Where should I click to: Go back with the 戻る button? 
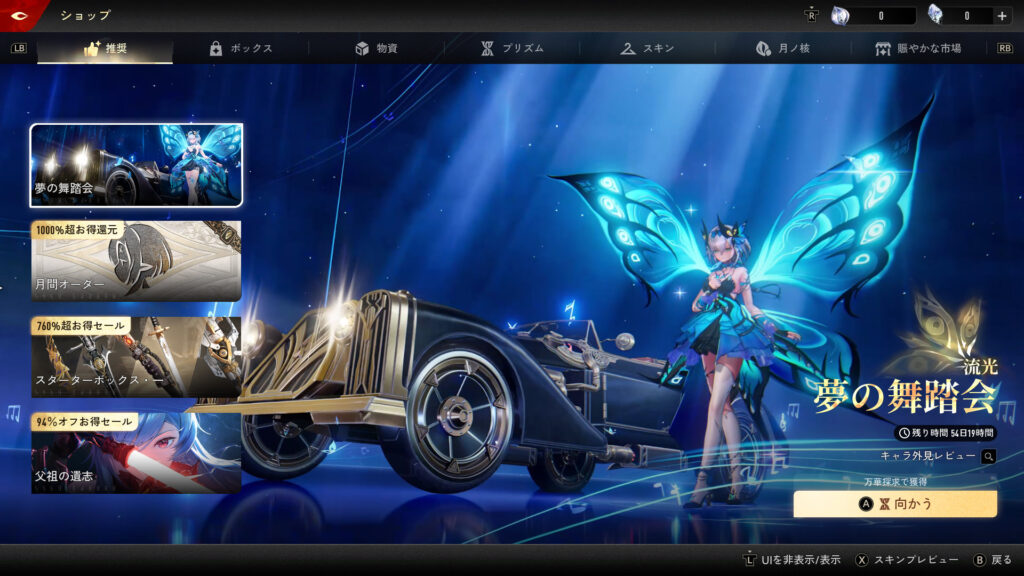point(993,560)
